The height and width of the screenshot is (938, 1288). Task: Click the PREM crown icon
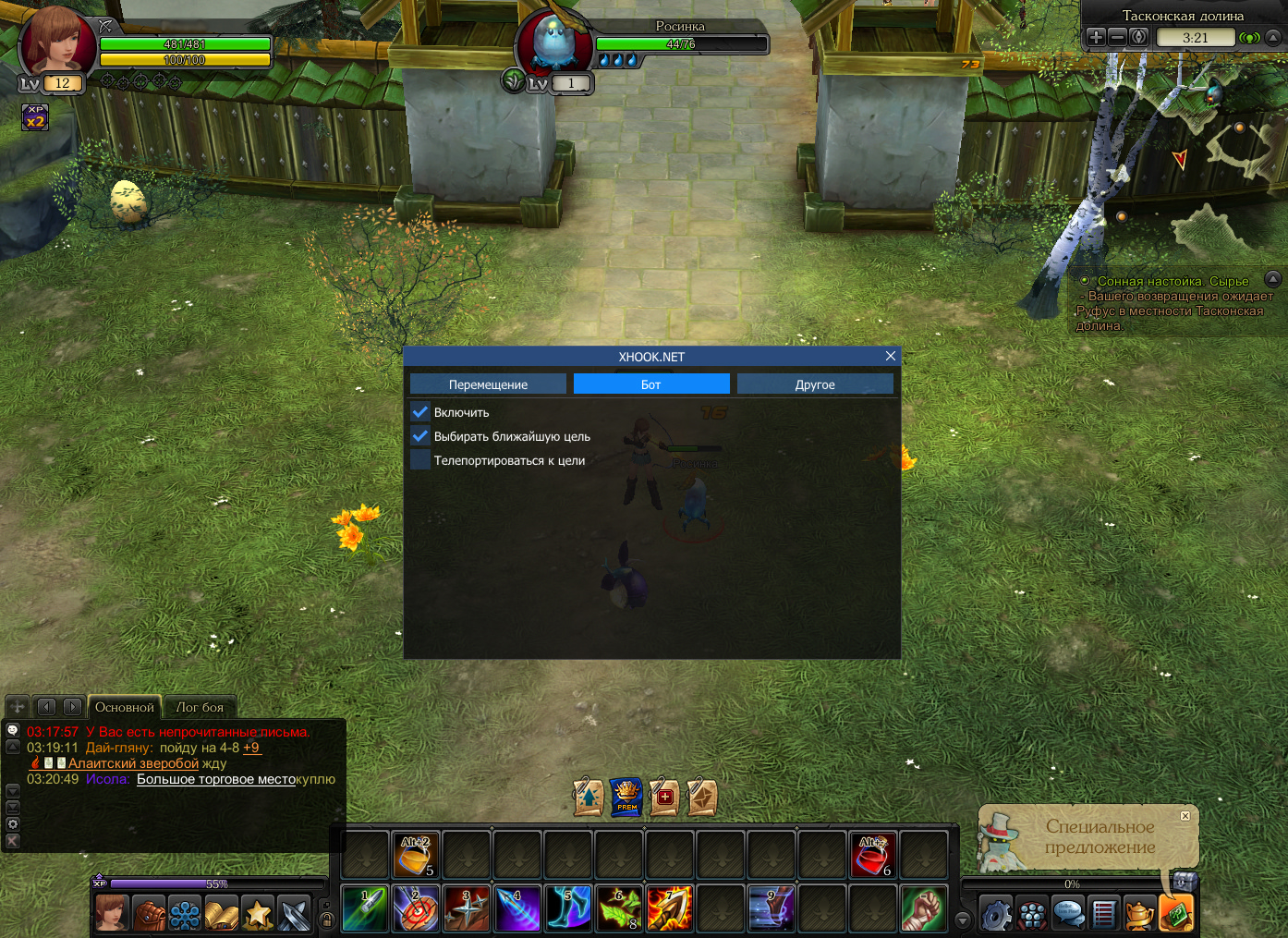pos(626,796)
